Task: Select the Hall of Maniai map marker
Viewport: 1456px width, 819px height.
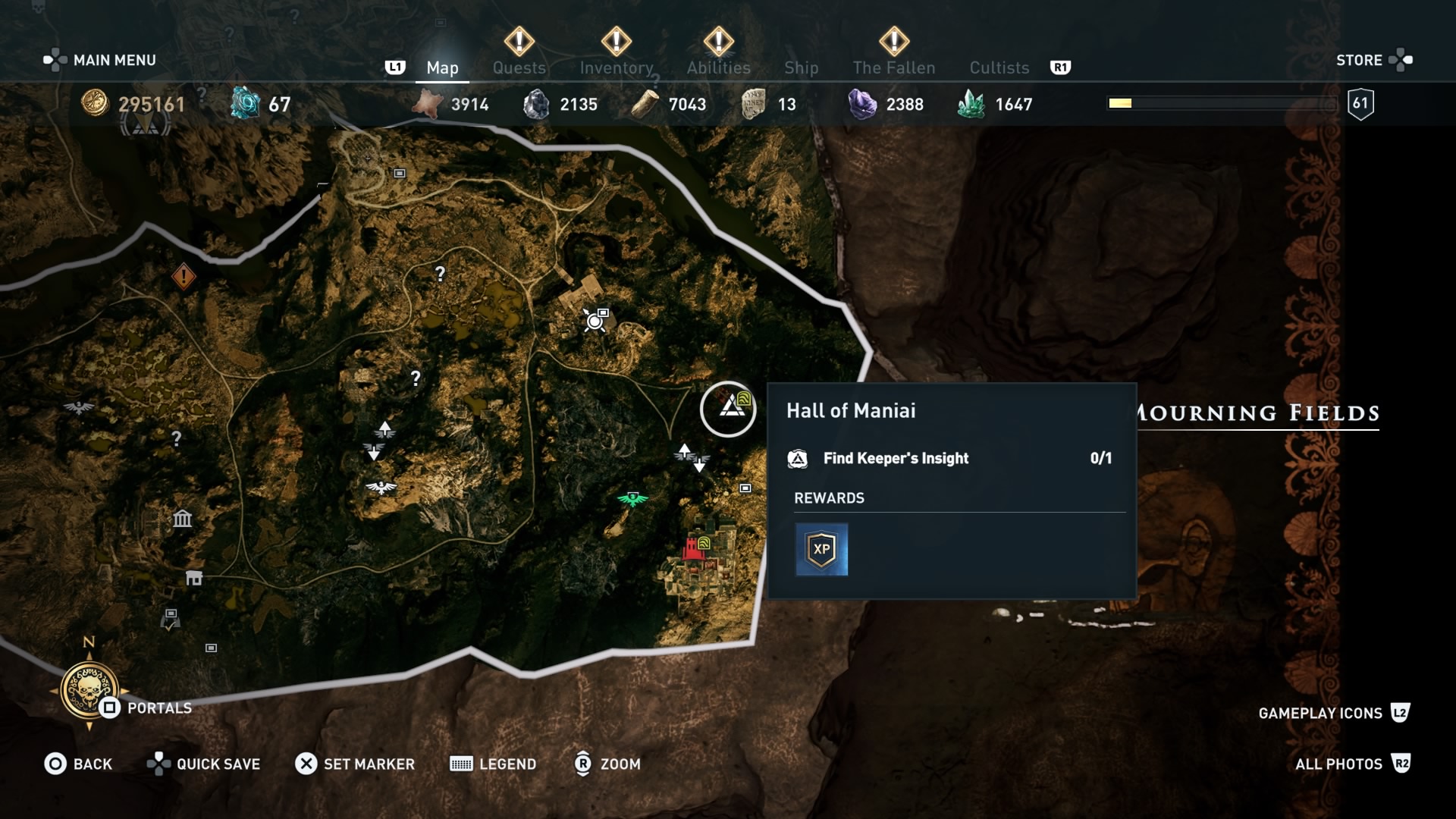Action: click(x=729, y=409)
